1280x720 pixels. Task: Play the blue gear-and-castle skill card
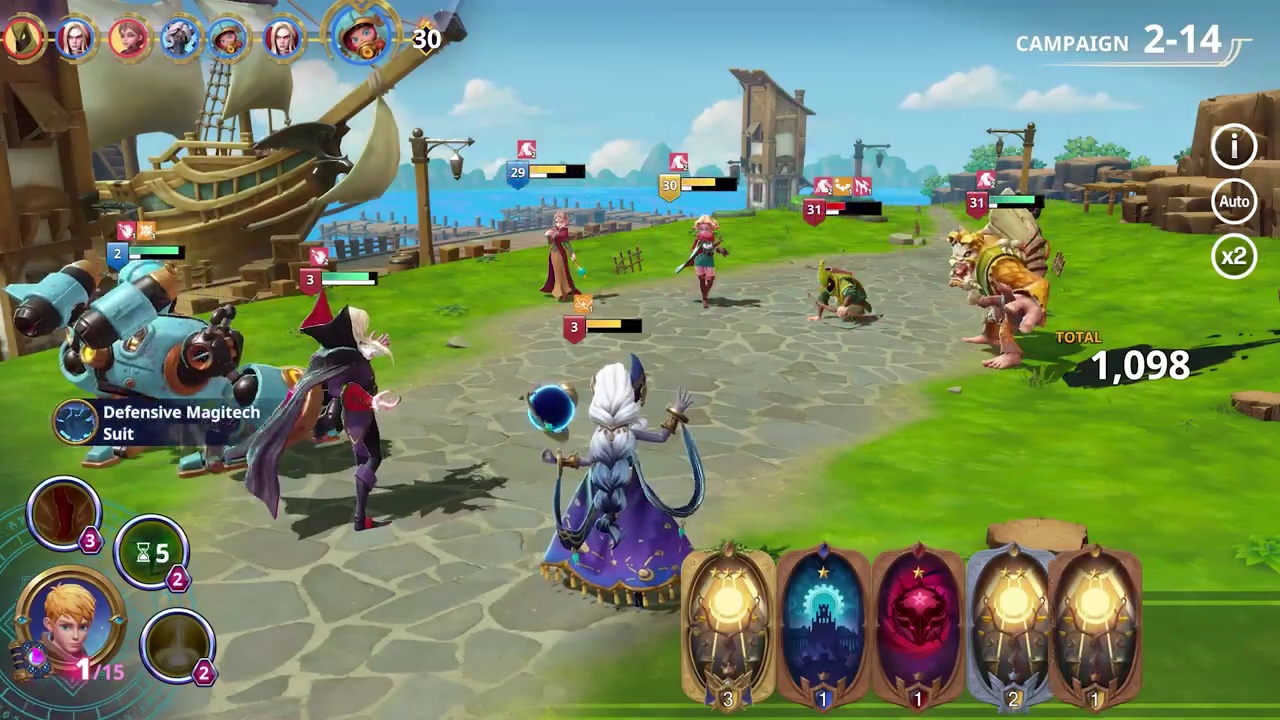click(823, 625)
